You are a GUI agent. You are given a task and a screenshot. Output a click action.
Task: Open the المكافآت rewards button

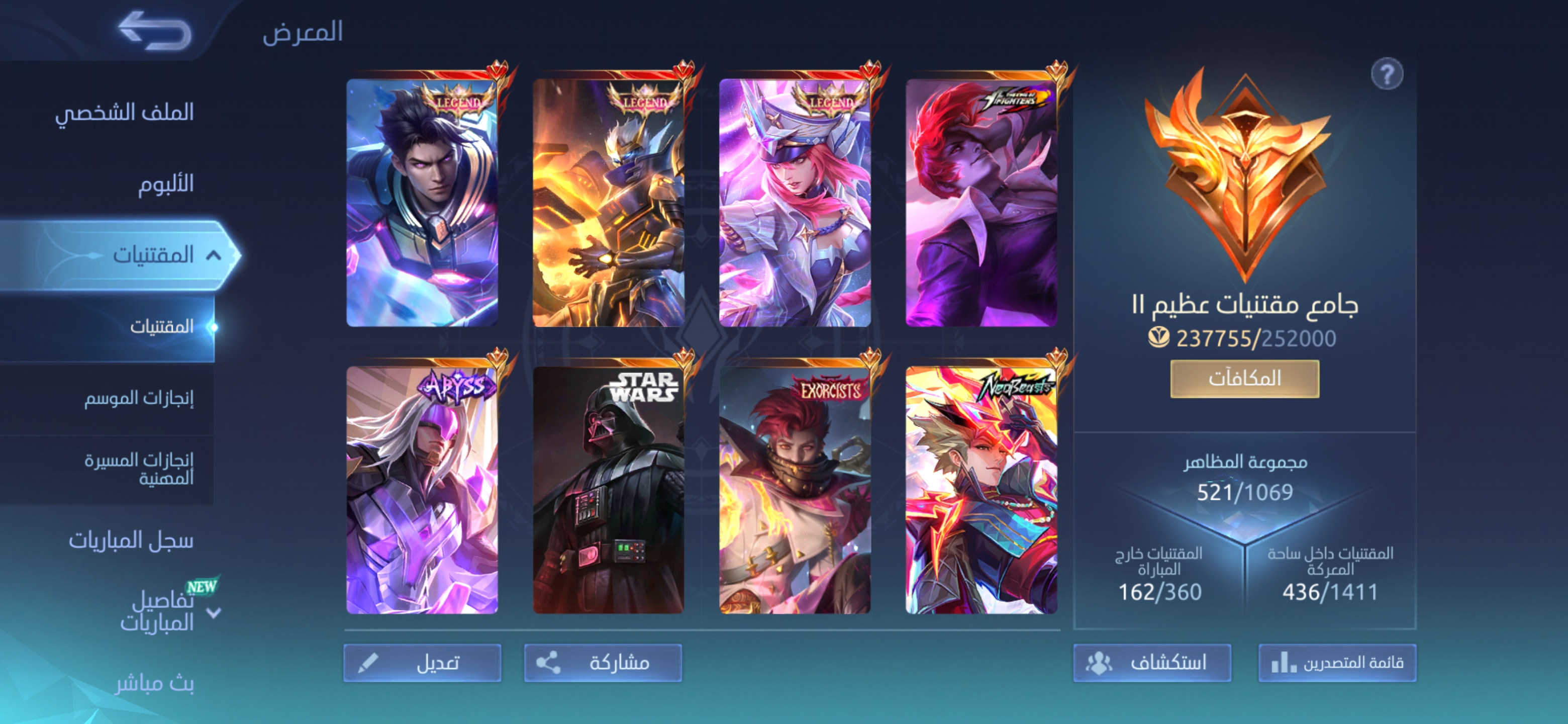1245,379
